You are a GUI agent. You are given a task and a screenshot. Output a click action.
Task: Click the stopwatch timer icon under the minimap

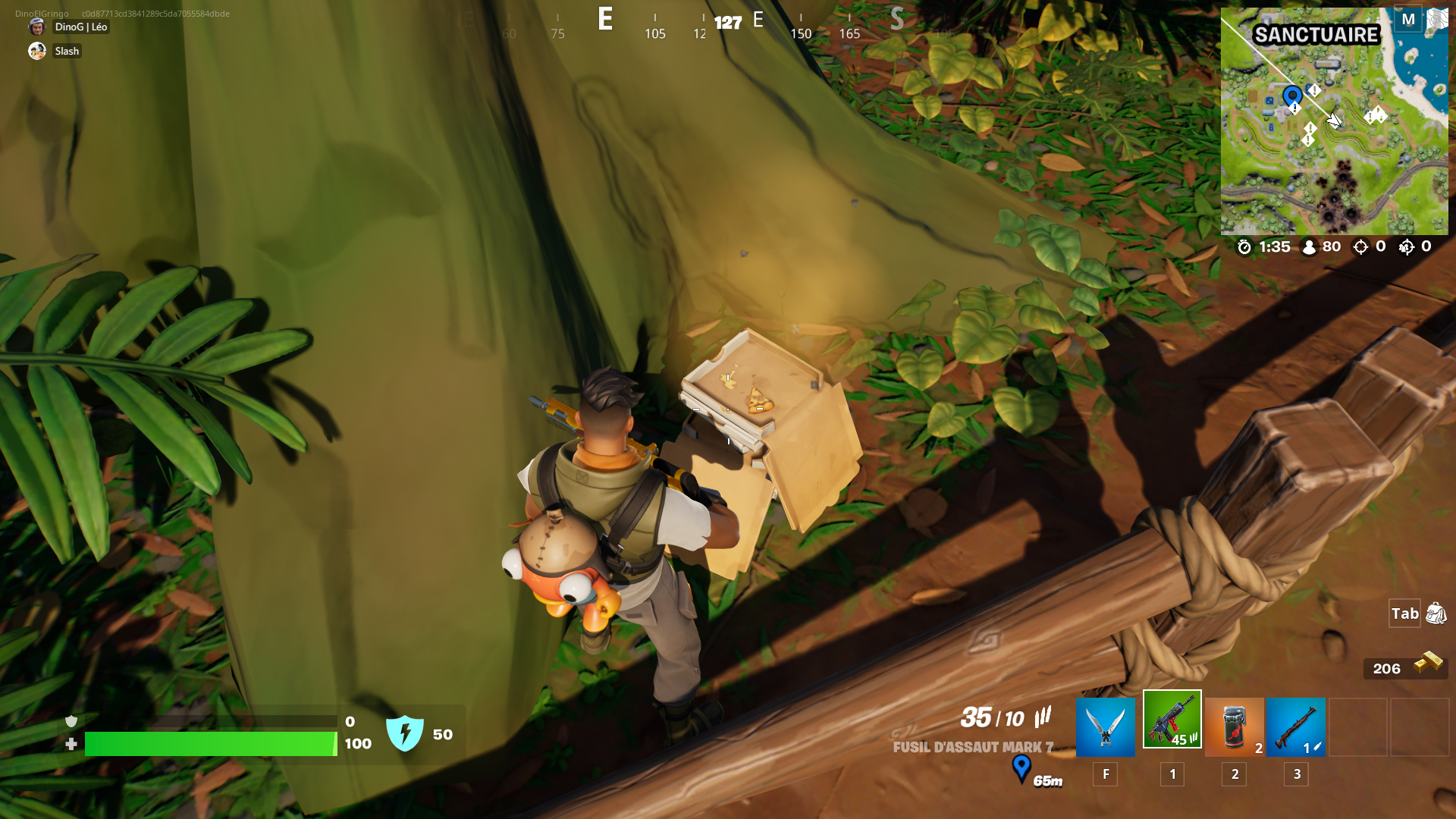coord(1244,246)
